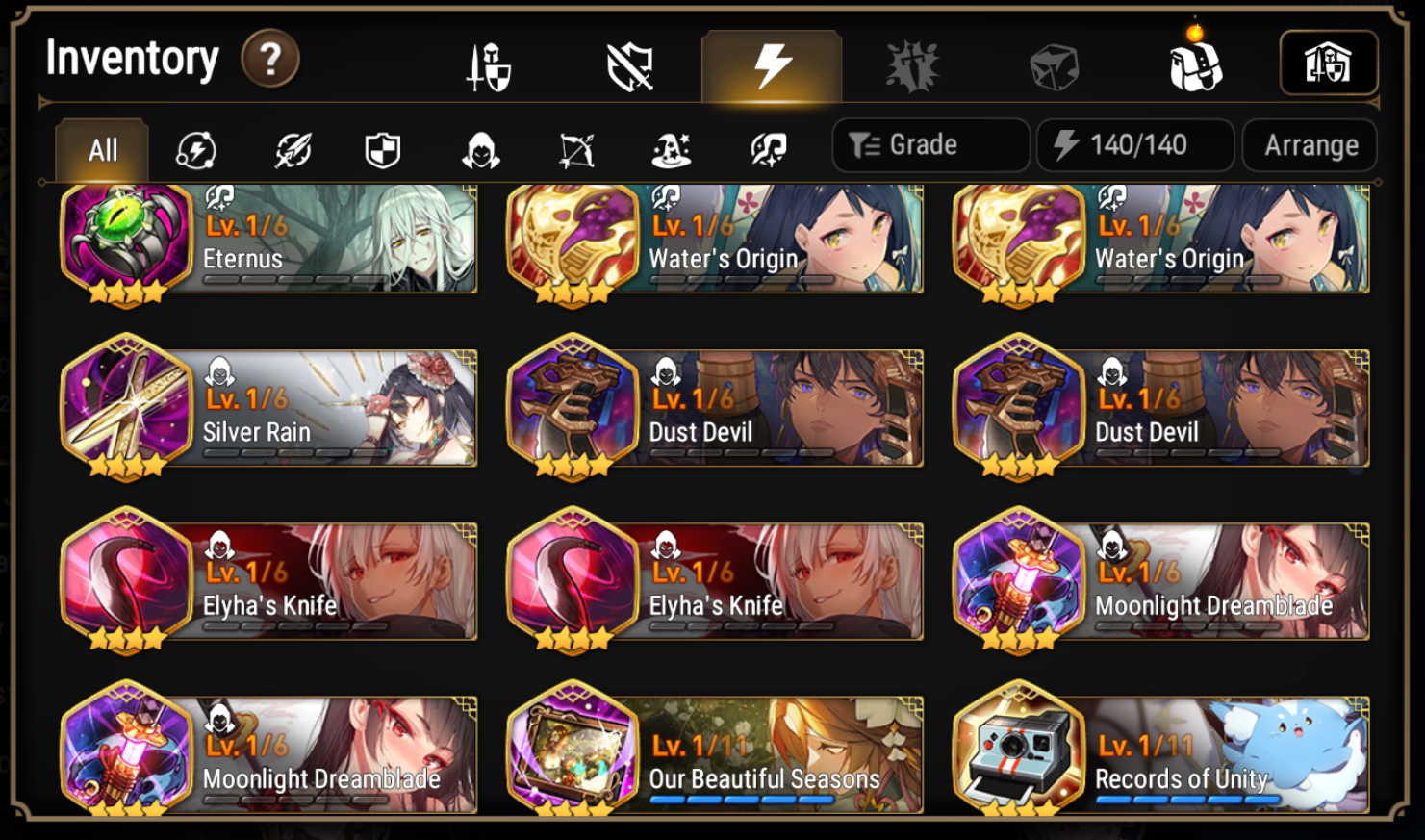Screen dimensions: 1425x840
Task: Filter artifacts by the Ranger bow icon
Action: pos(575,147)
